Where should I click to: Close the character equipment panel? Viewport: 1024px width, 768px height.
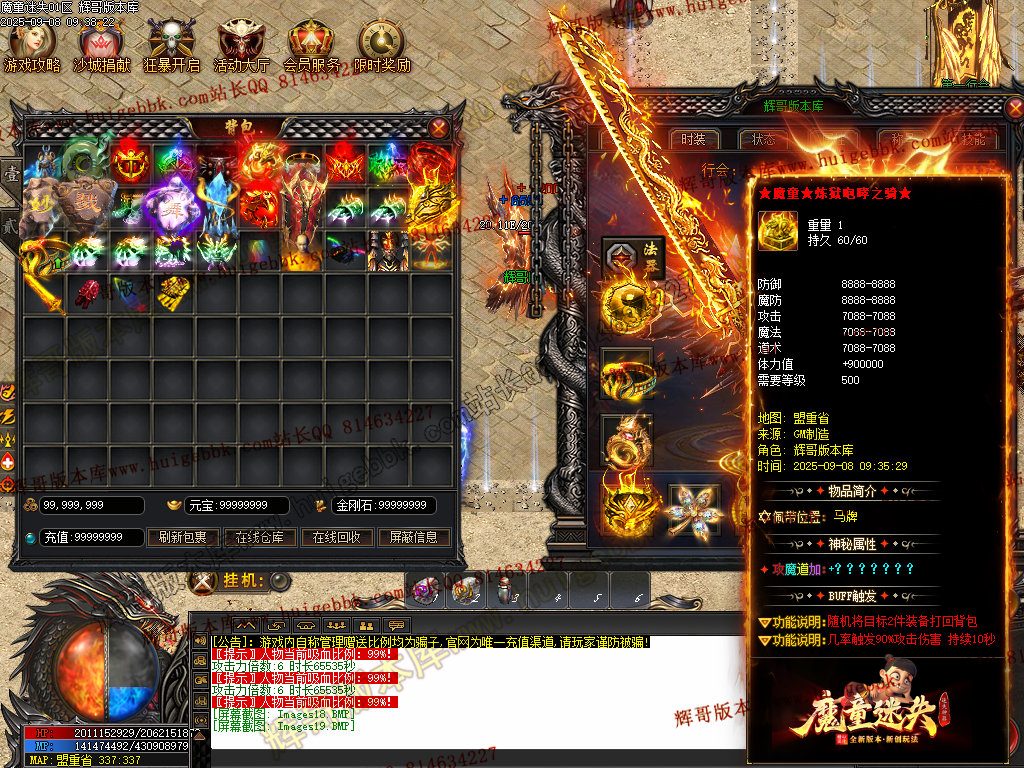coord(1015,108)
